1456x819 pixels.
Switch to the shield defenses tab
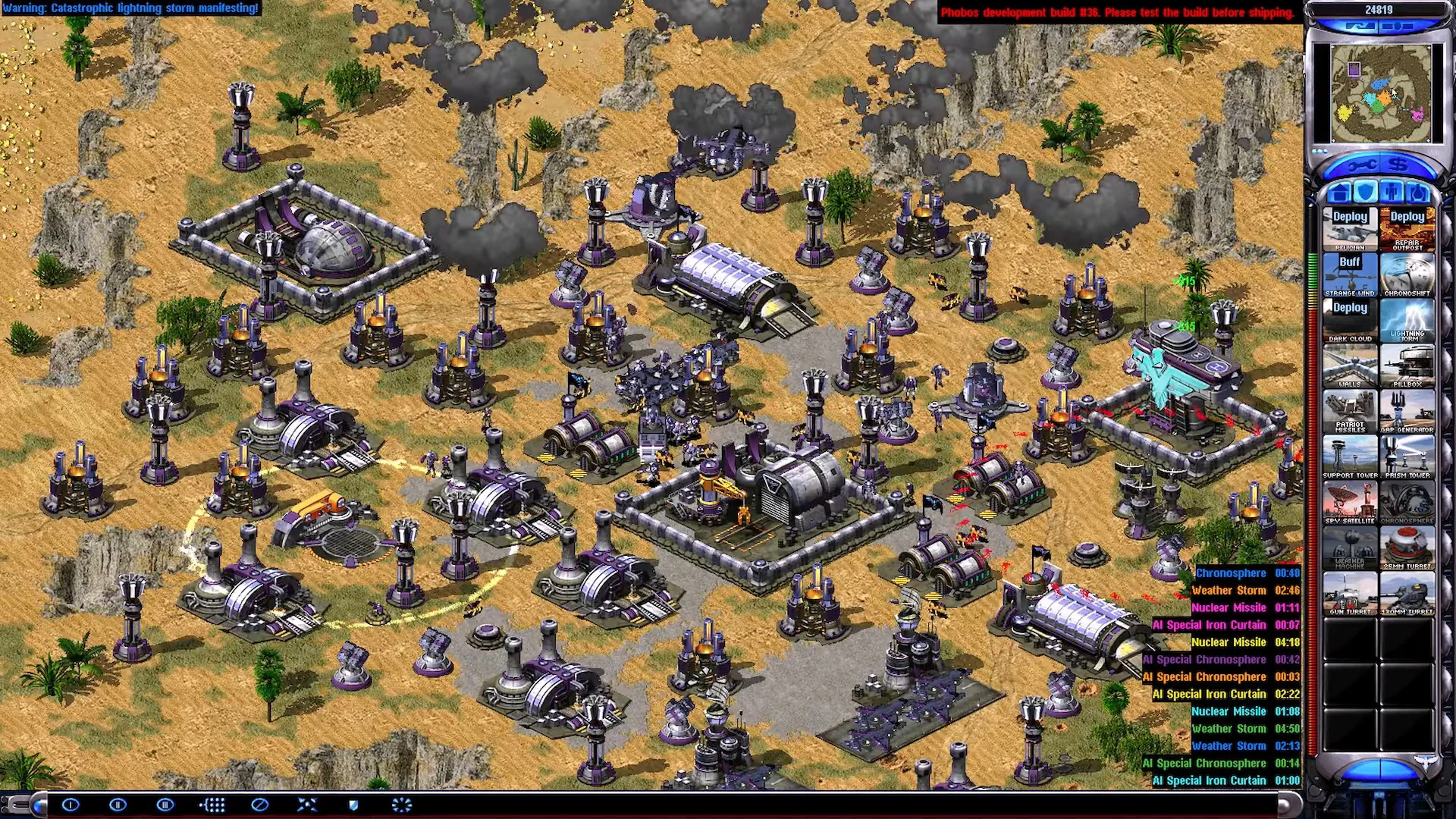1365,192
